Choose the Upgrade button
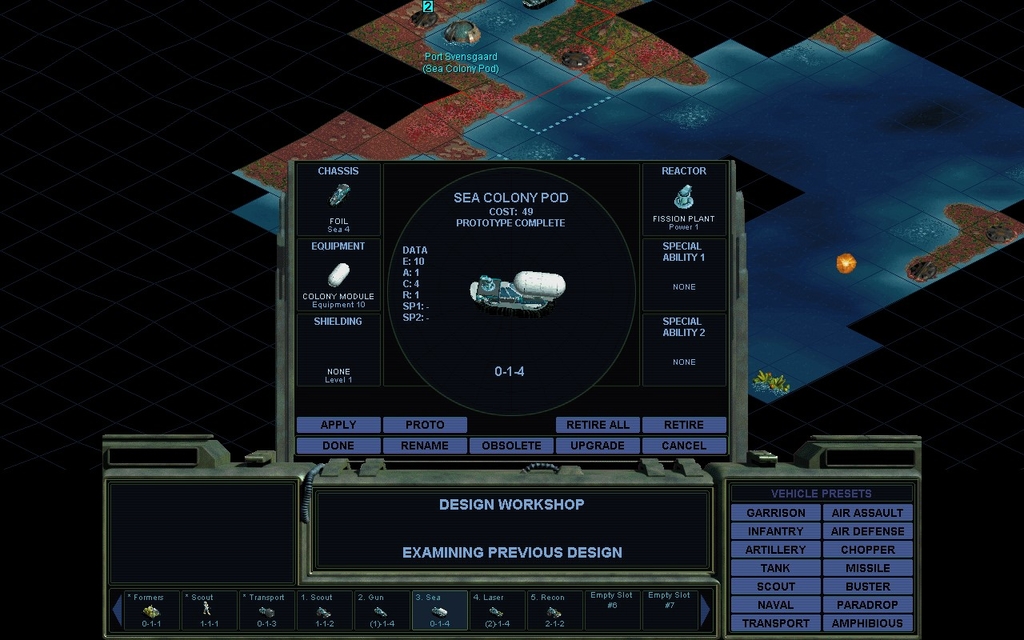The width and height of the screenshot is (1024, 640). point(597,445)
